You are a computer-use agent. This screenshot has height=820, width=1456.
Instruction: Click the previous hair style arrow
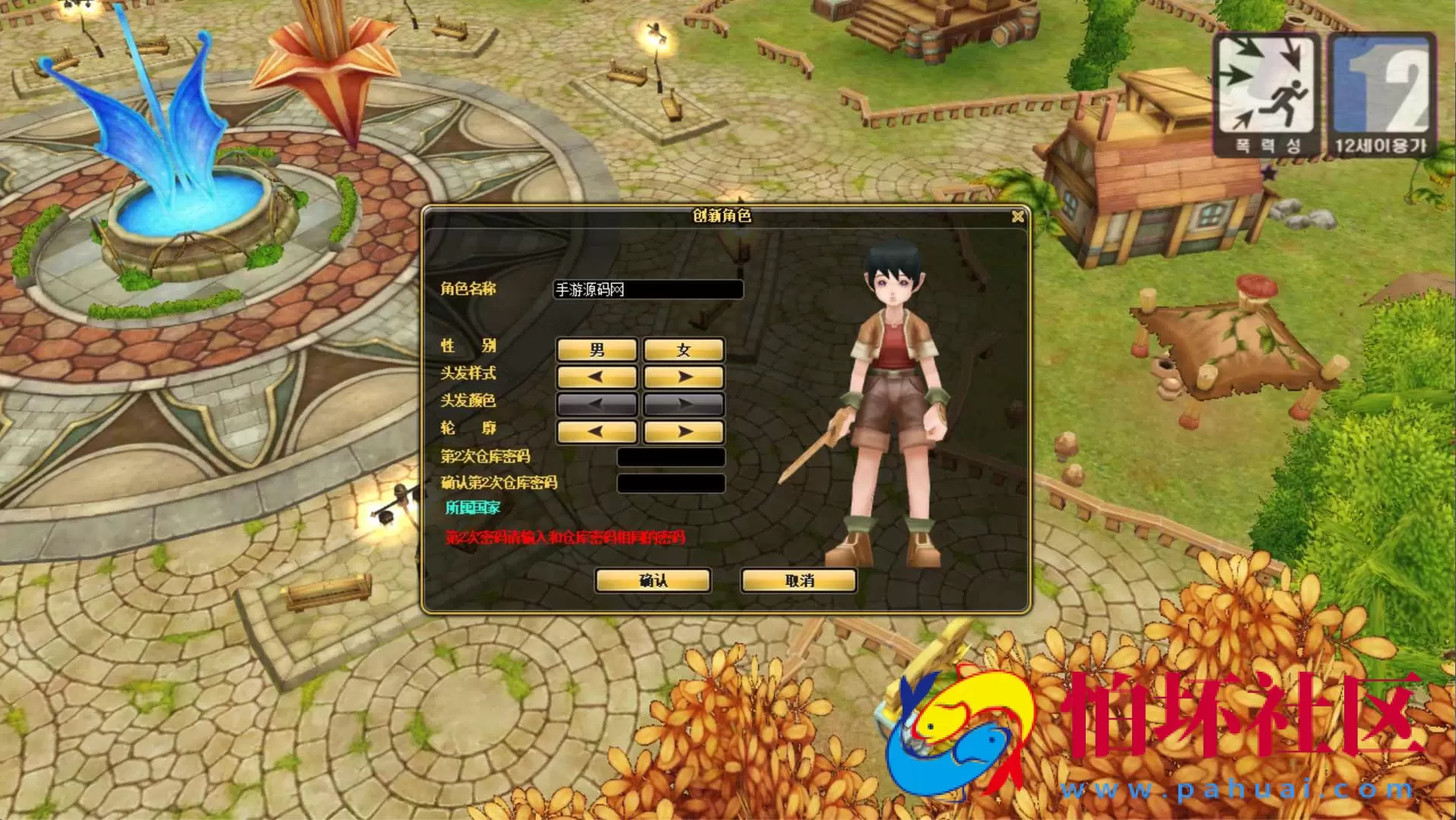tap(596, 377)
